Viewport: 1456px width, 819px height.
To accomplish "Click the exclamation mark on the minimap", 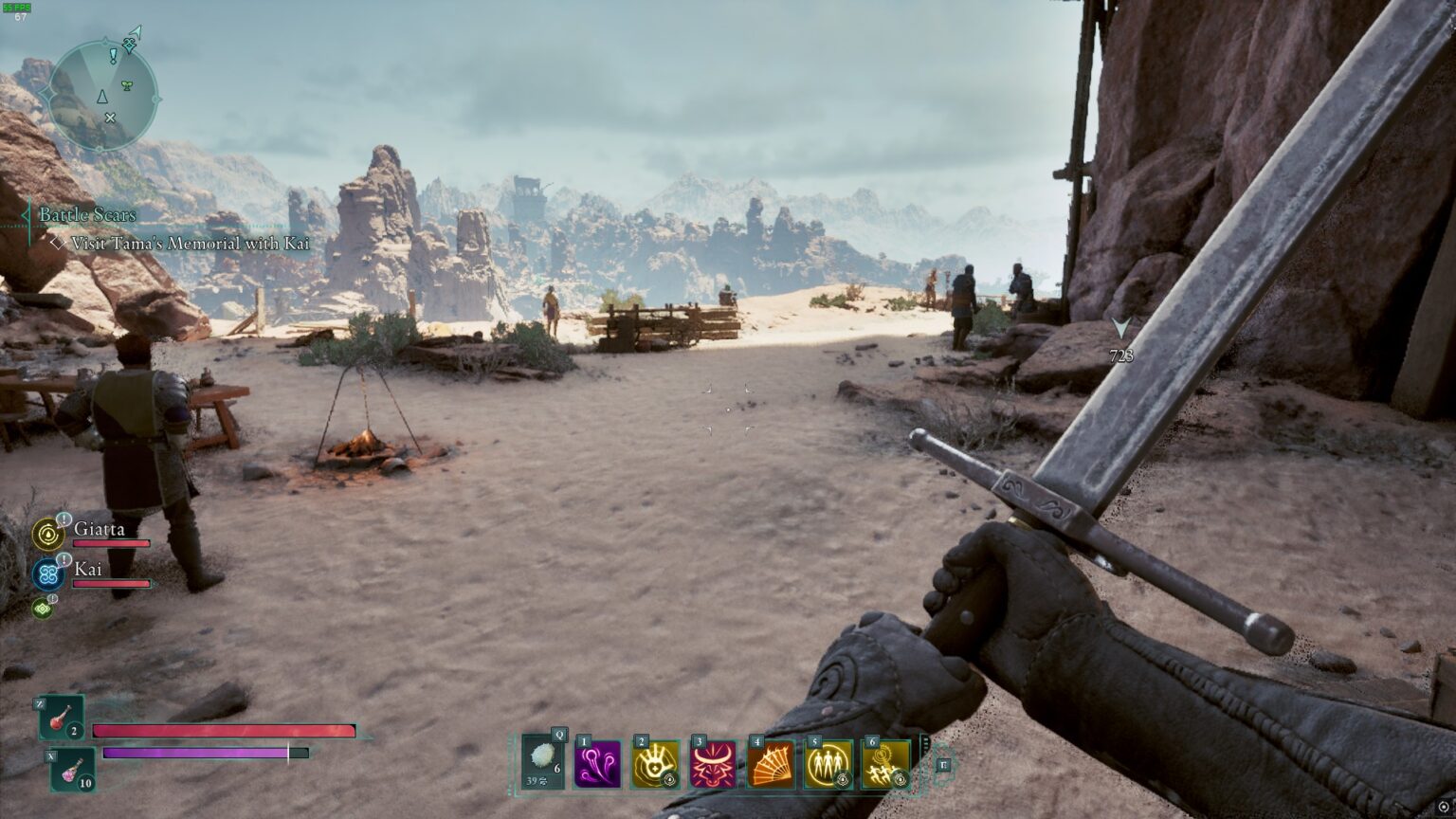I will coord(114,56).
